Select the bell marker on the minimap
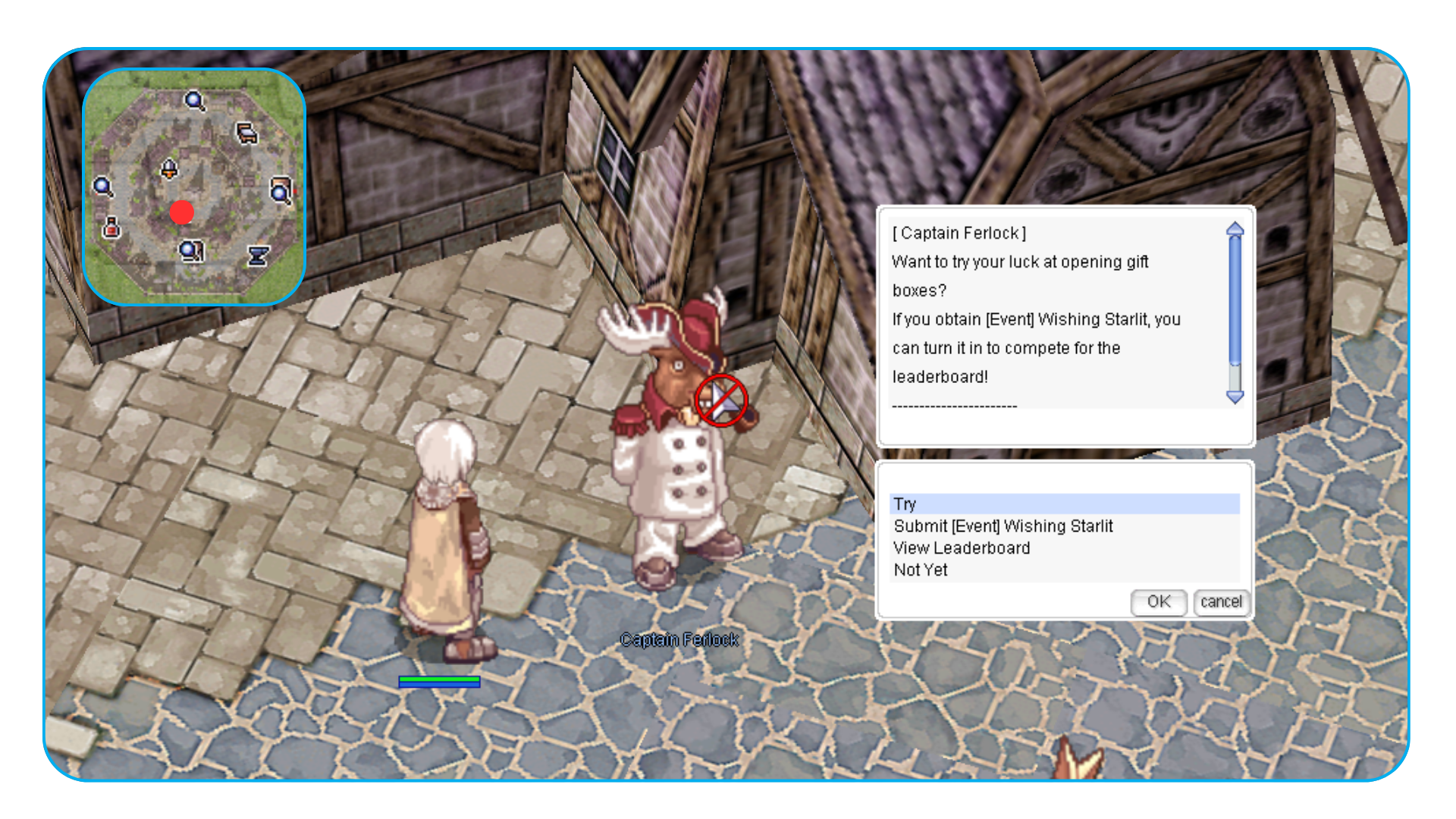1456x819 pixels. pos(169,168)
